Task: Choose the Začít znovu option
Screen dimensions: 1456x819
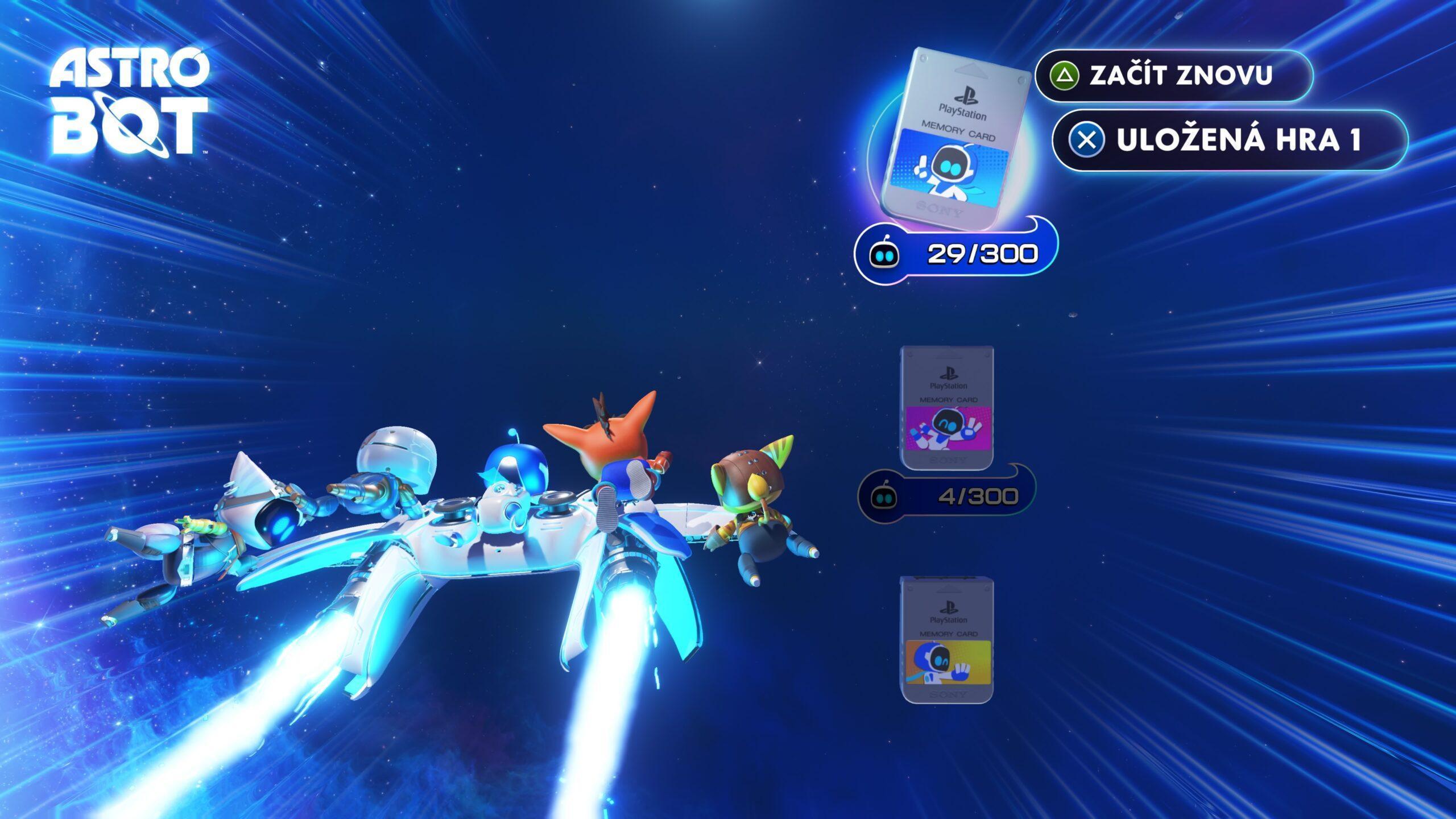Action: pos(1174,76)
